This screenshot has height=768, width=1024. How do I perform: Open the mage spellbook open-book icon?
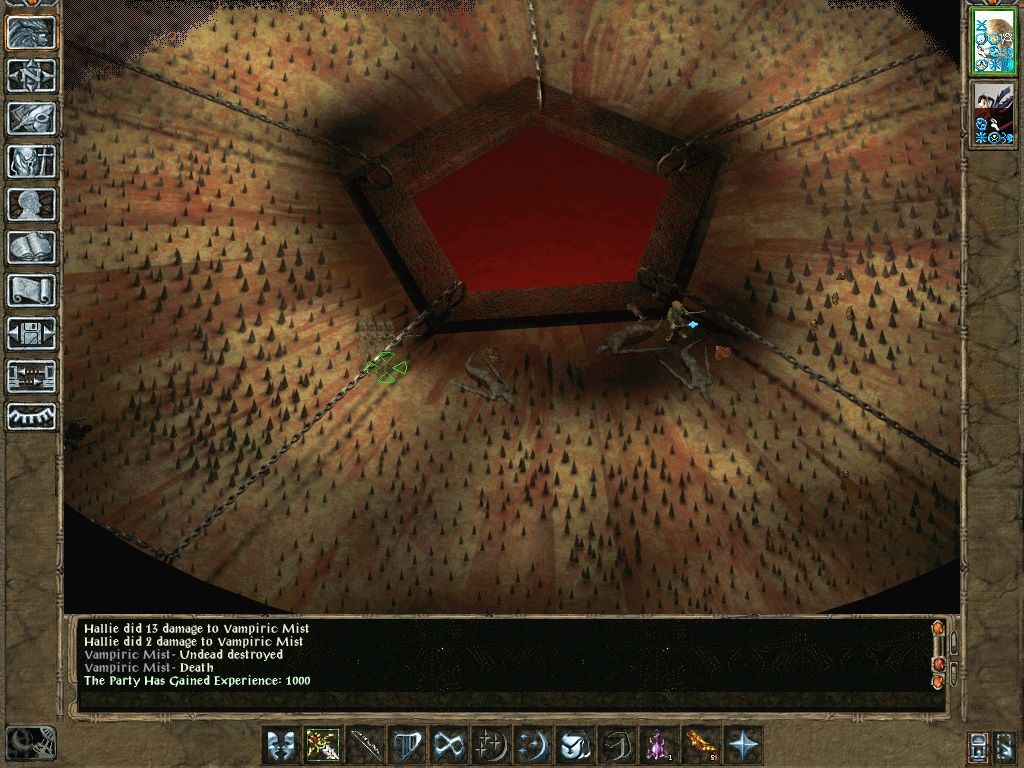click(x=31, y=247)
